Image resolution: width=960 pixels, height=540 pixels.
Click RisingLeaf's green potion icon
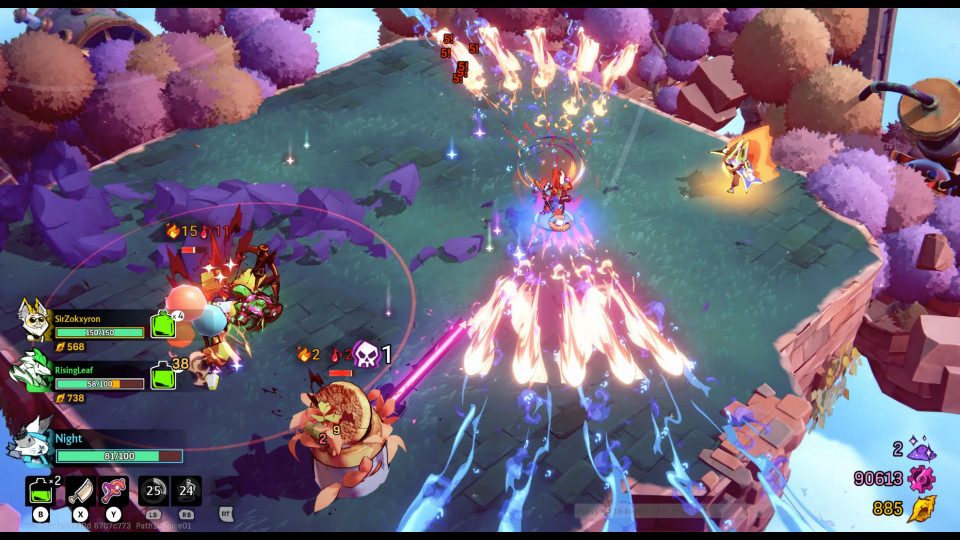[161, 376]
